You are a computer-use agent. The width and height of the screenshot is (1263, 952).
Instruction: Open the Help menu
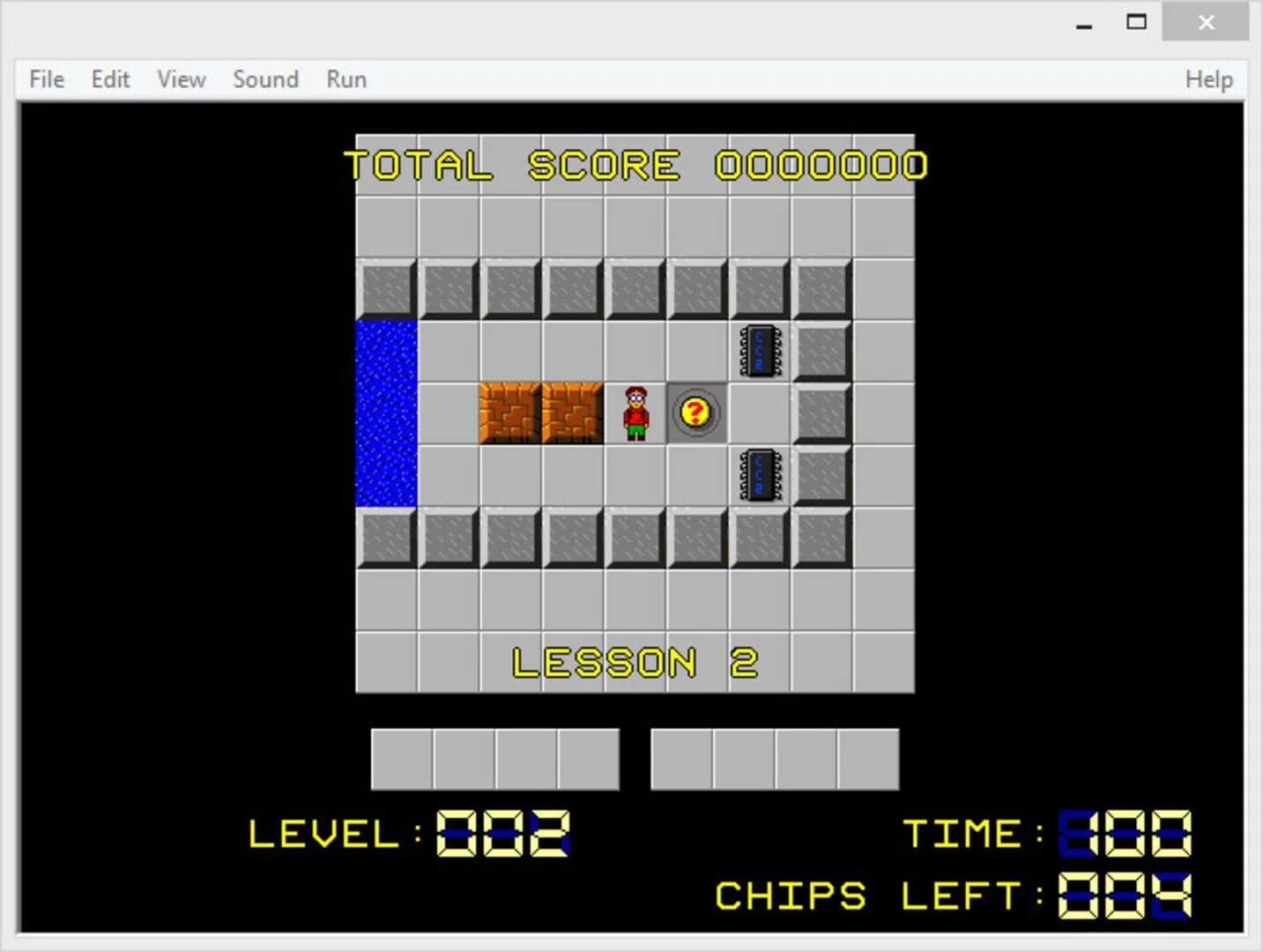[x=1208, y=79]
